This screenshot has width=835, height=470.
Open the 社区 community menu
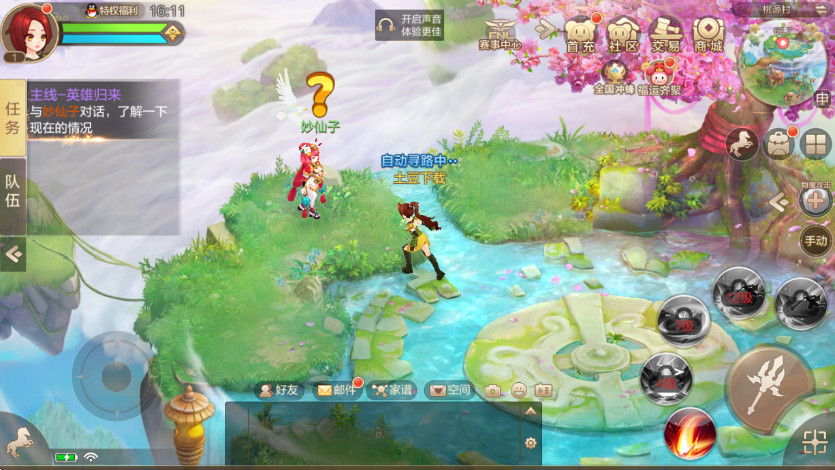pos(623,34)
